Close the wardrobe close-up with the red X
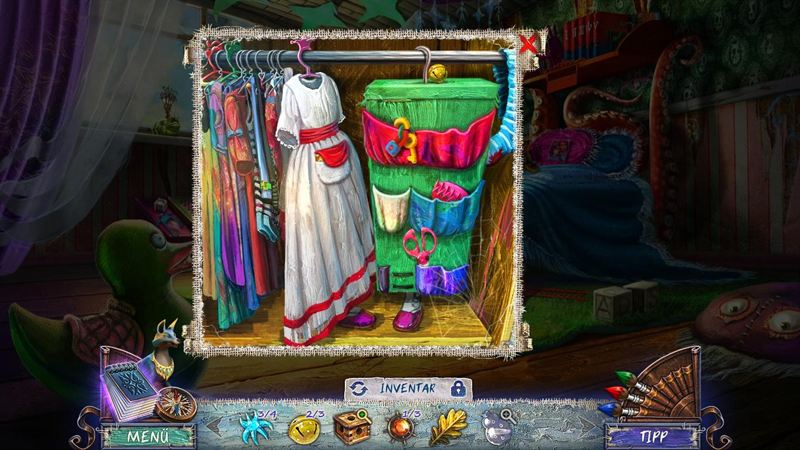This screenshot has width=800, height=450. click(x=529, y=43)
